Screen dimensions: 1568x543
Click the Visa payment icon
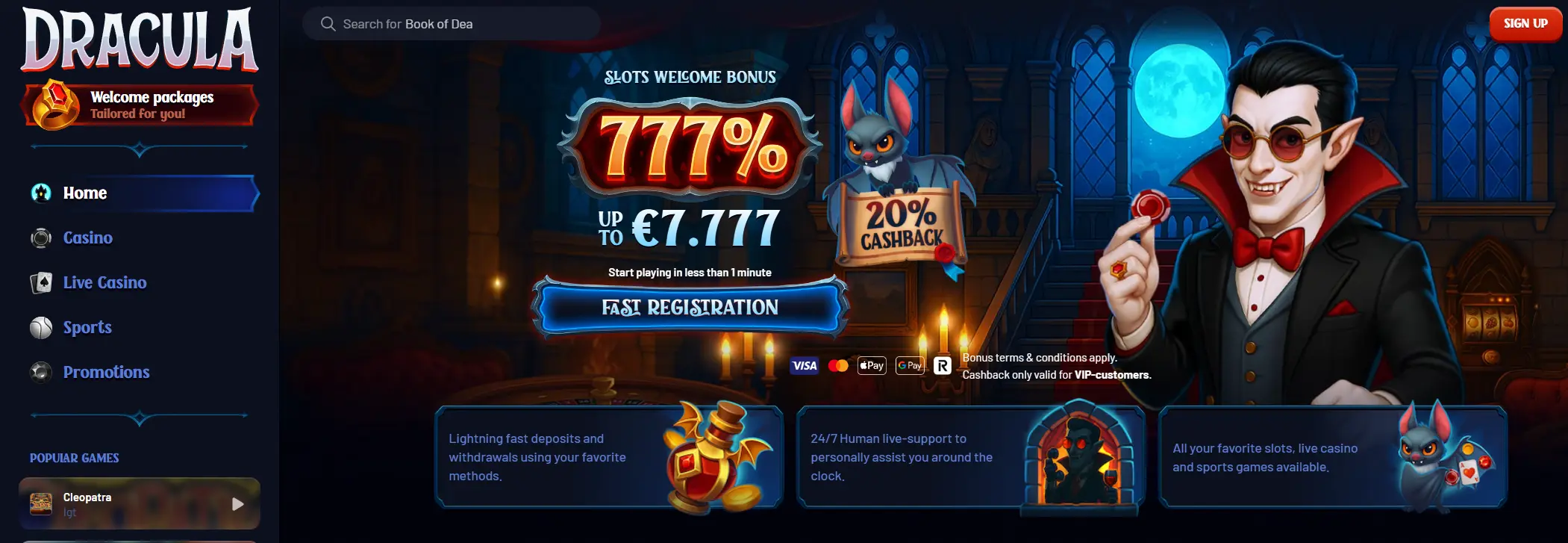click(804, 365)
